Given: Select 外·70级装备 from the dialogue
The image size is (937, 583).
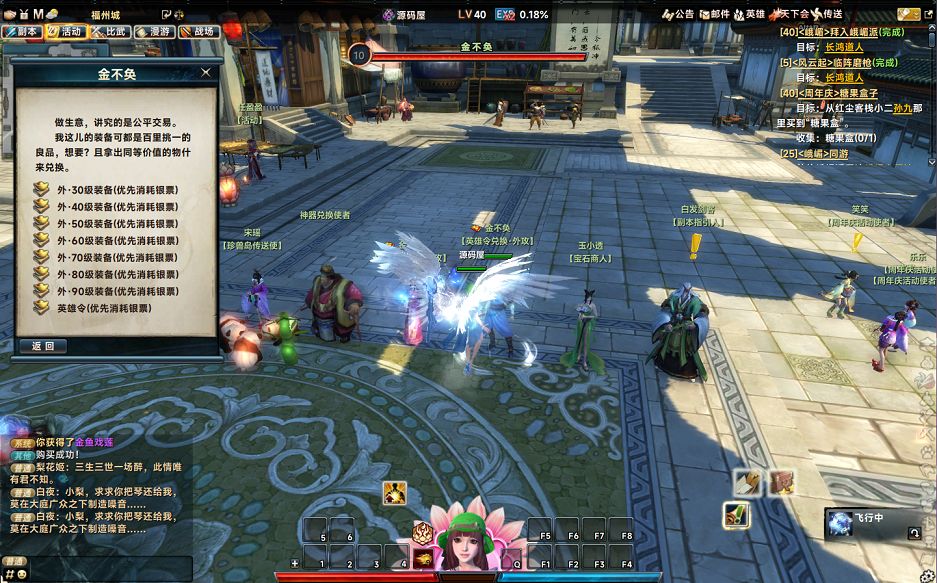Looking at the screenshot, I should [118, 257].
